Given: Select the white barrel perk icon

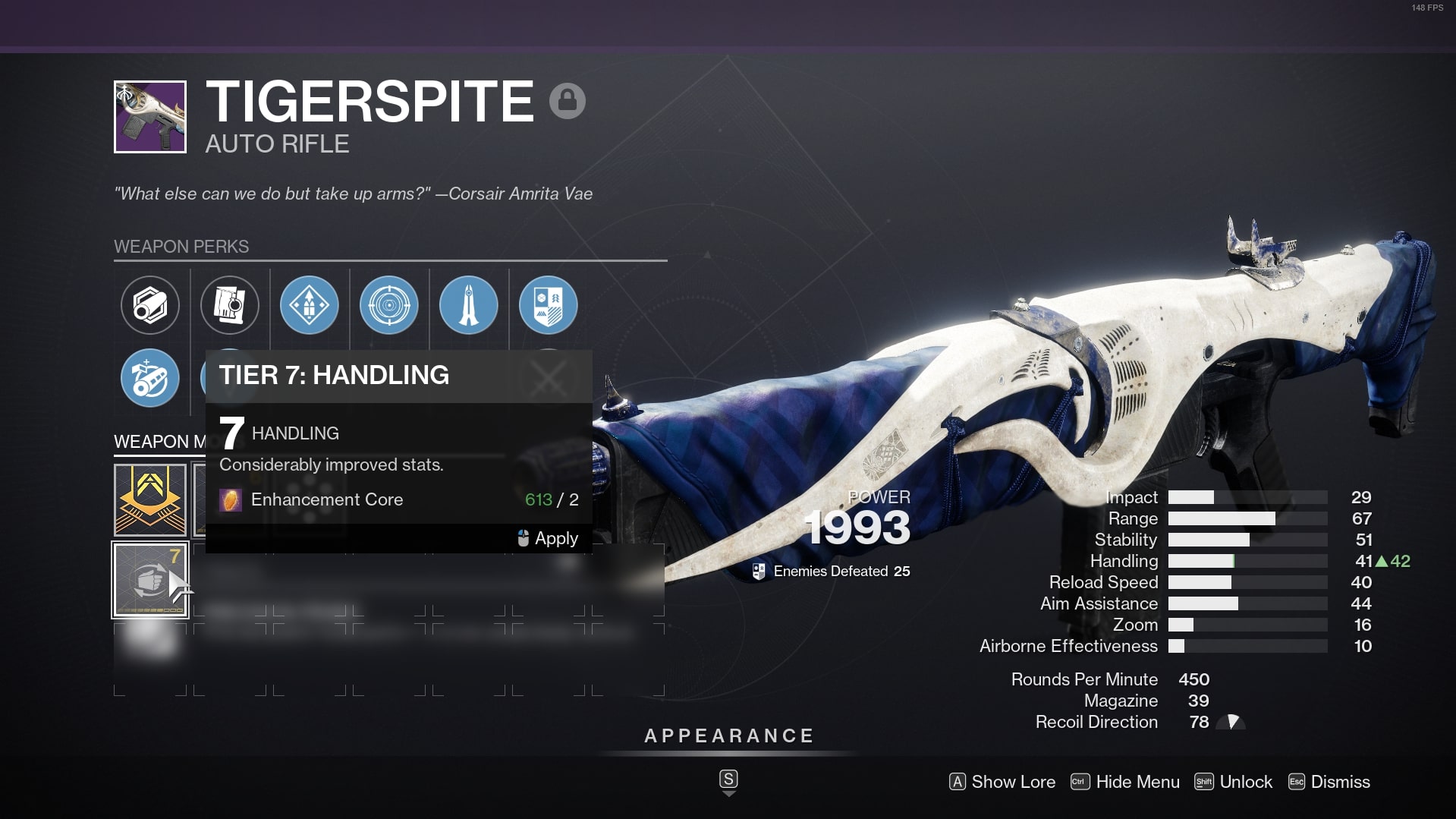Looking at the screenshot, I should 150,305.
